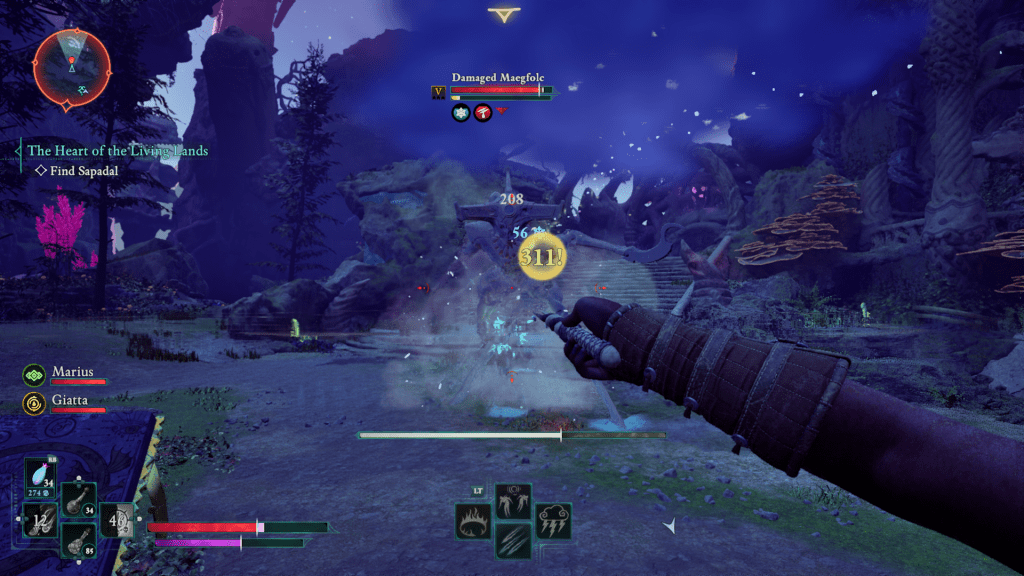Click the circular minimap

pyautogui.click(x=71, y=66)
